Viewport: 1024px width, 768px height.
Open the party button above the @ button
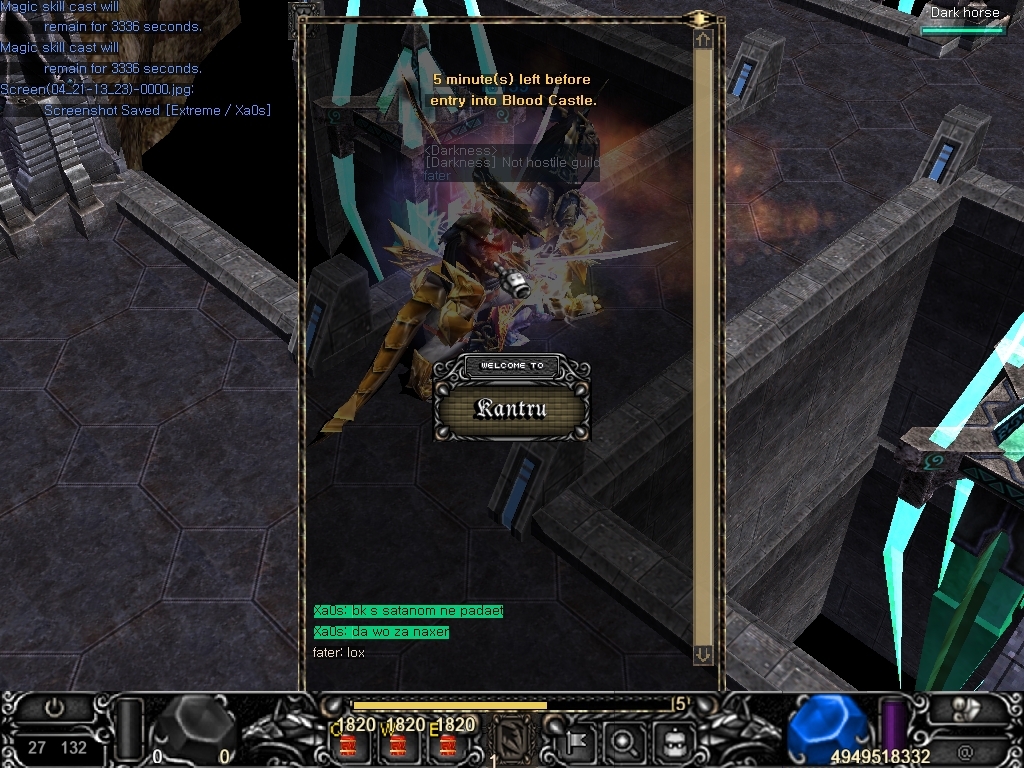[x=964, y=709]
